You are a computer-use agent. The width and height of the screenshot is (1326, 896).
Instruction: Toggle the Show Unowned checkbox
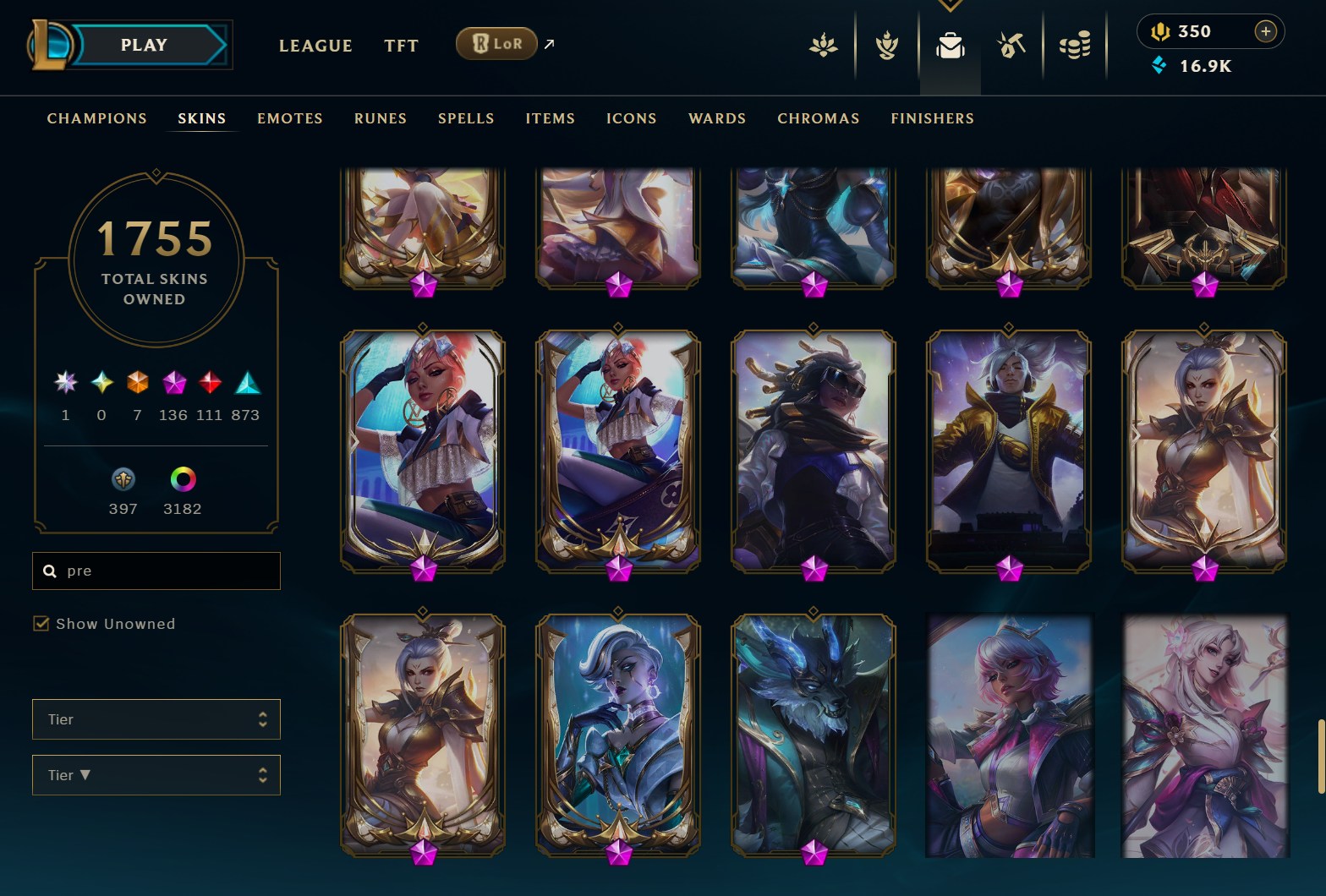click(41, 624)
